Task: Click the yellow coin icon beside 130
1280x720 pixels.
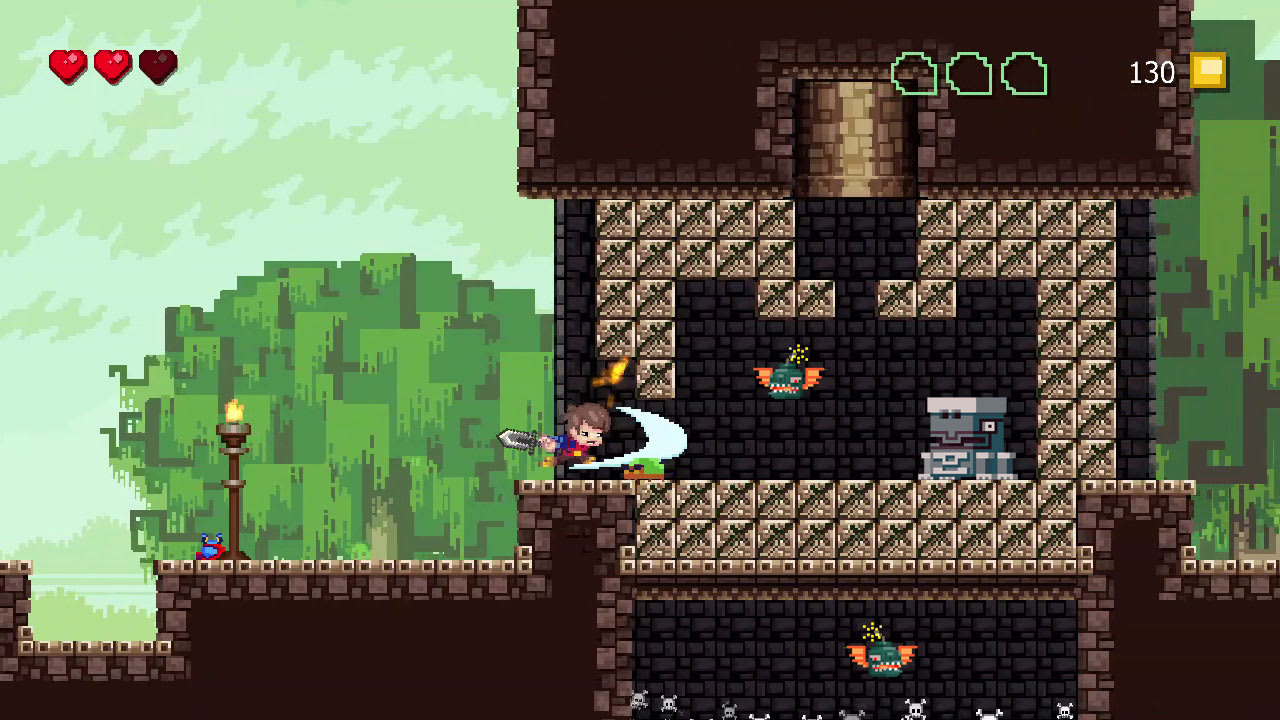Action: (1208, 70)
